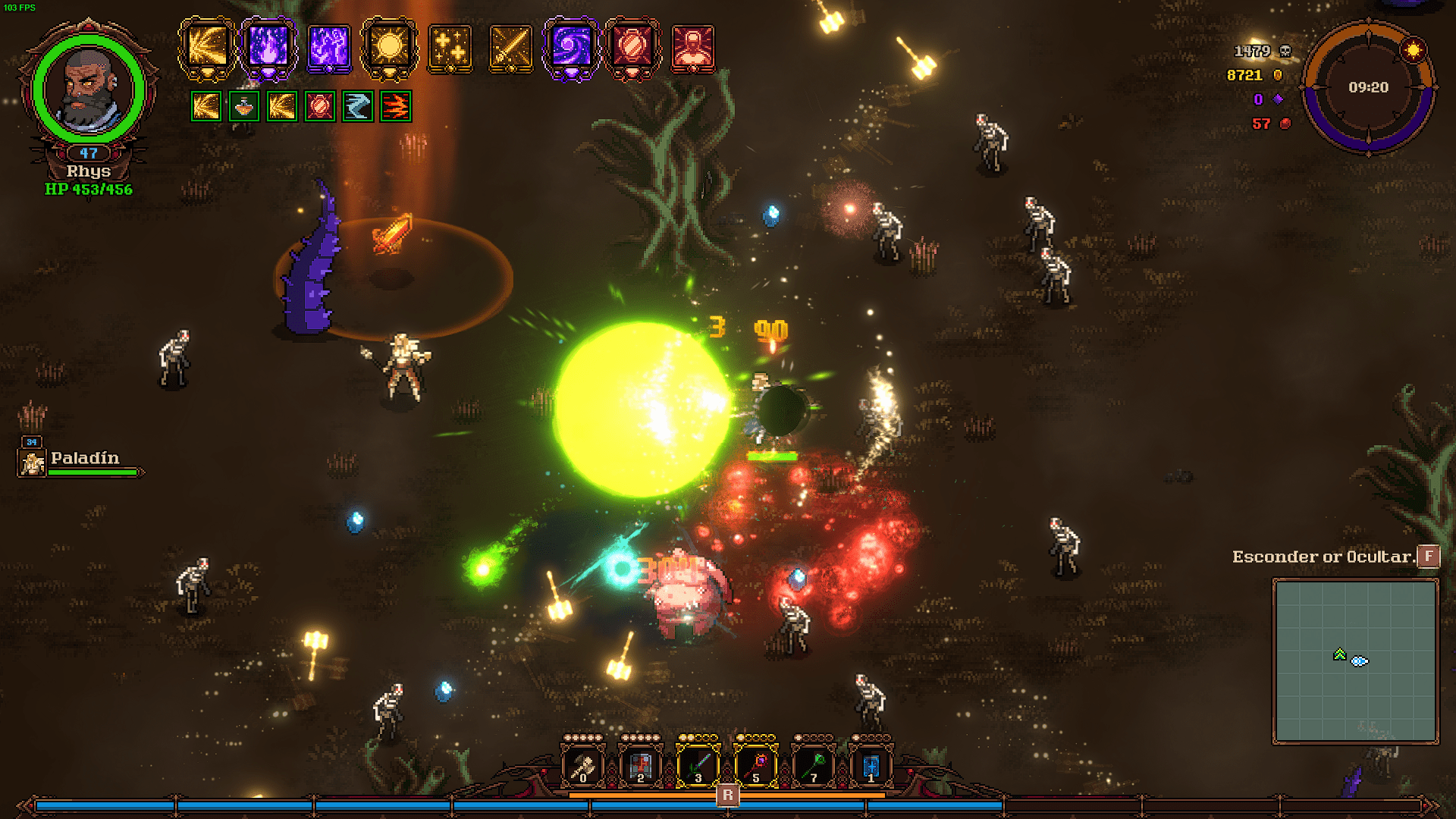Click the large red amulet ability icon
The height and width of the screenshot is (819, 1456).
coord(632,47)
